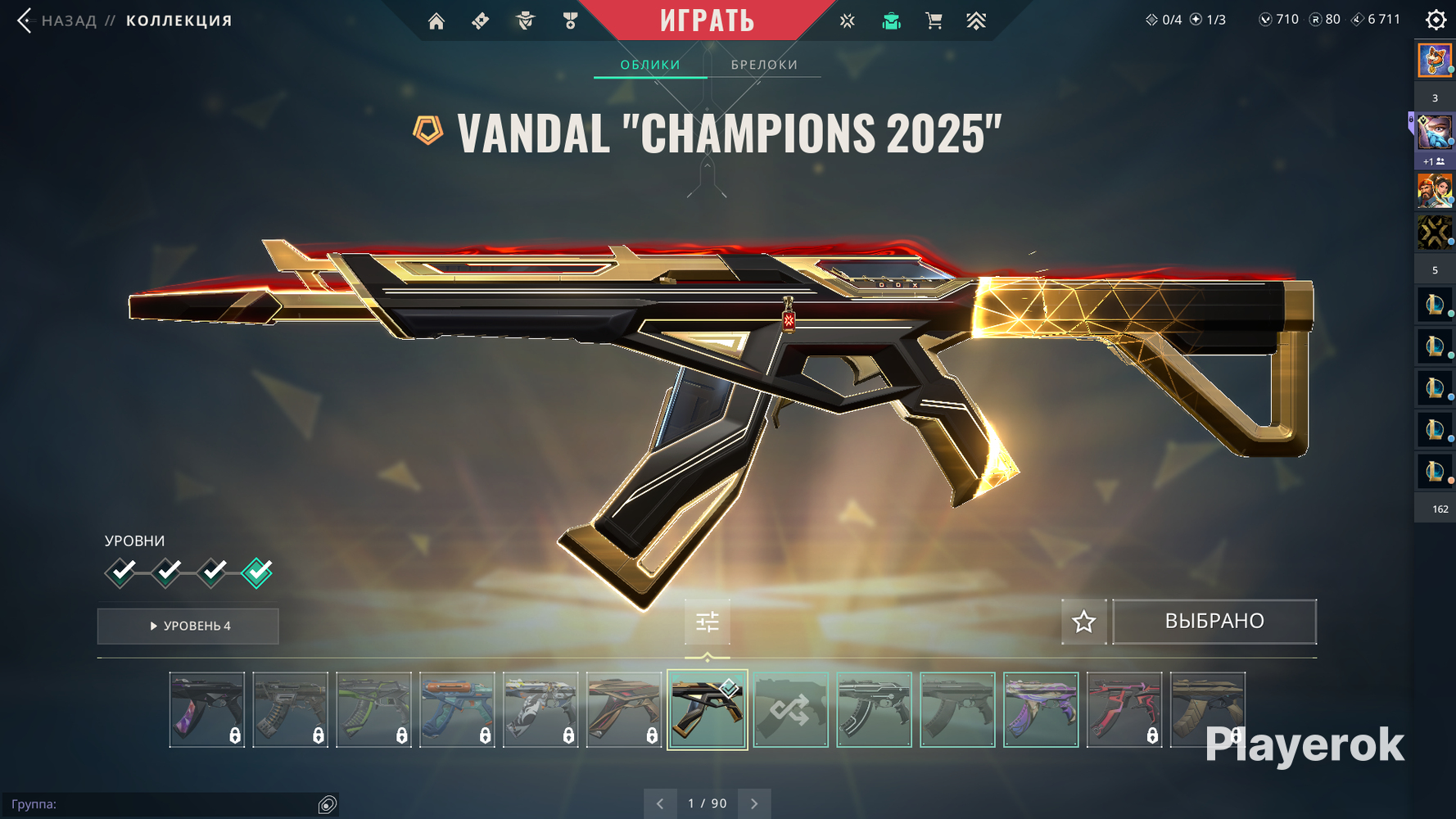Screen dimensions: 1456x819
Task: Mark skin as favorite with star
Action: click(x=1083, y=622)
